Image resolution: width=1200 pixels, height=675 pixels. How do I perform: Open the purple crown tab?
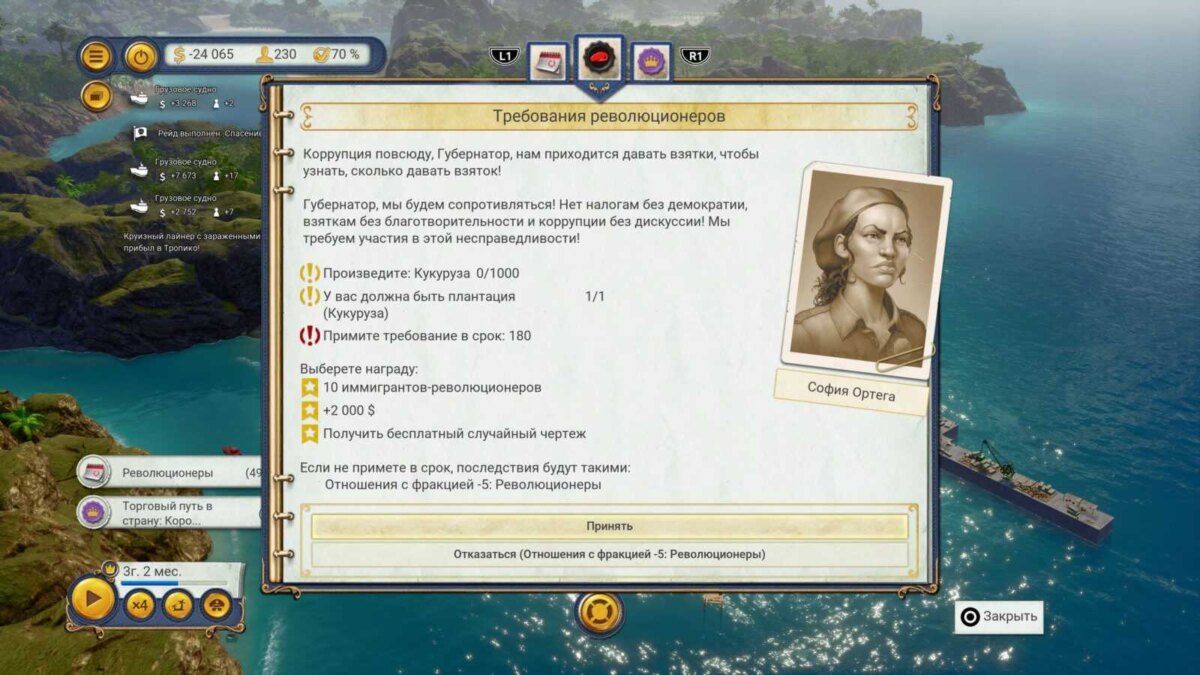[x=651, y=60]
